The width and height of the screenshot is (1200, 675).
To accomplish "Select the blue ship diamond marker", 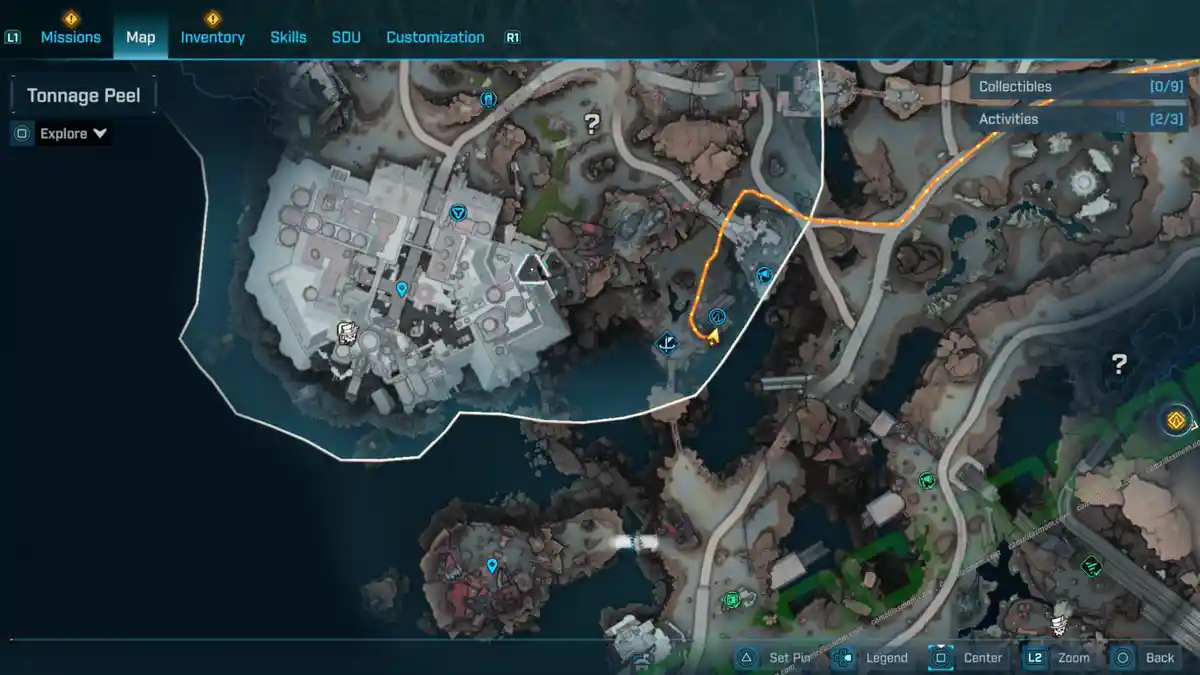I will (668, 345).
